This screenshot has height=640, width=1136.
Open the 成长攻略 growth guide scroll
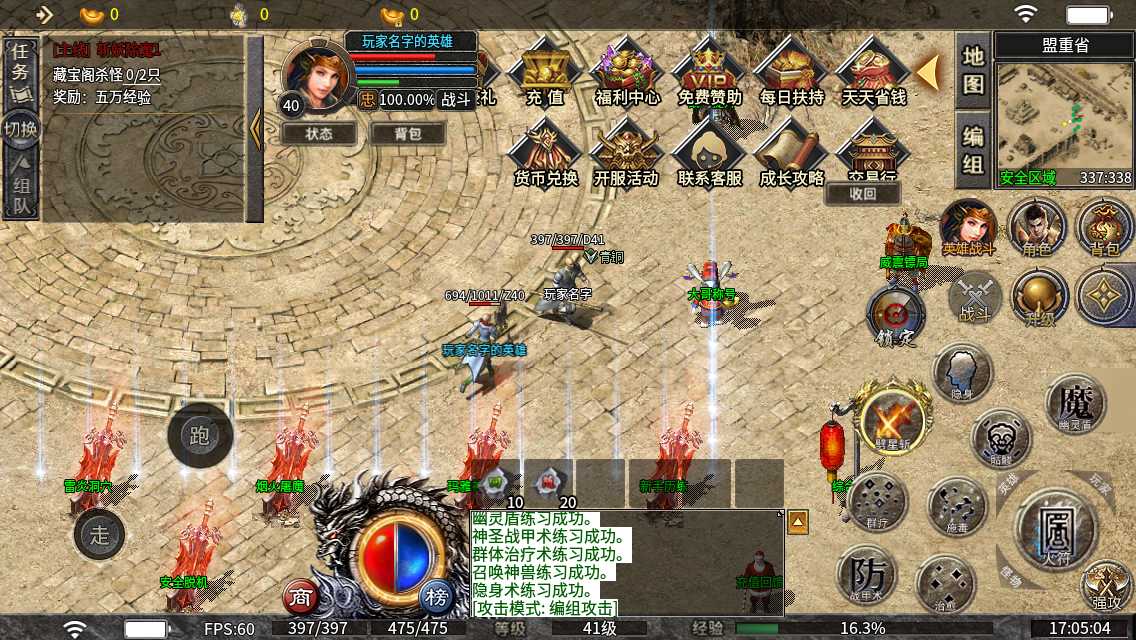(791, 155)
